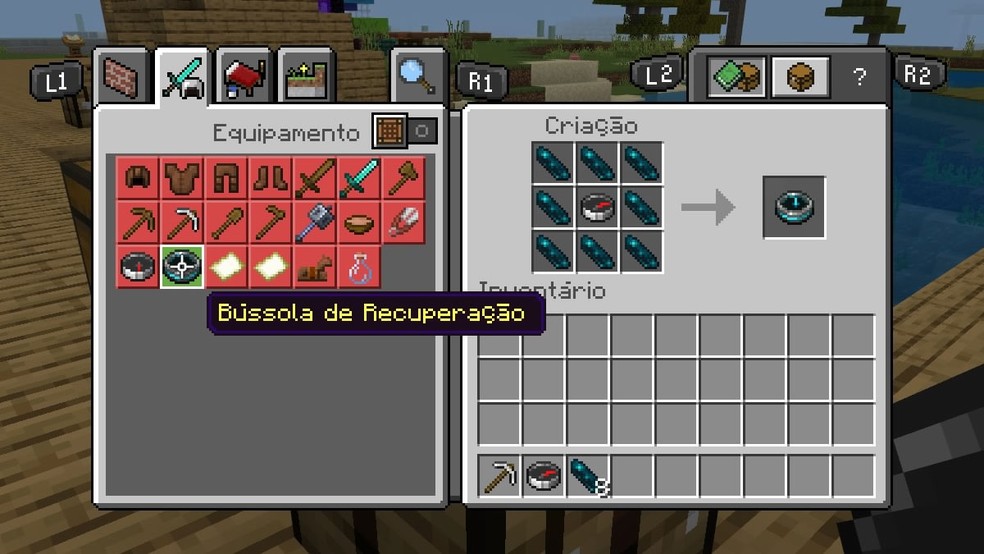Switch to the brick construction tab

click(x=124, y=77)
